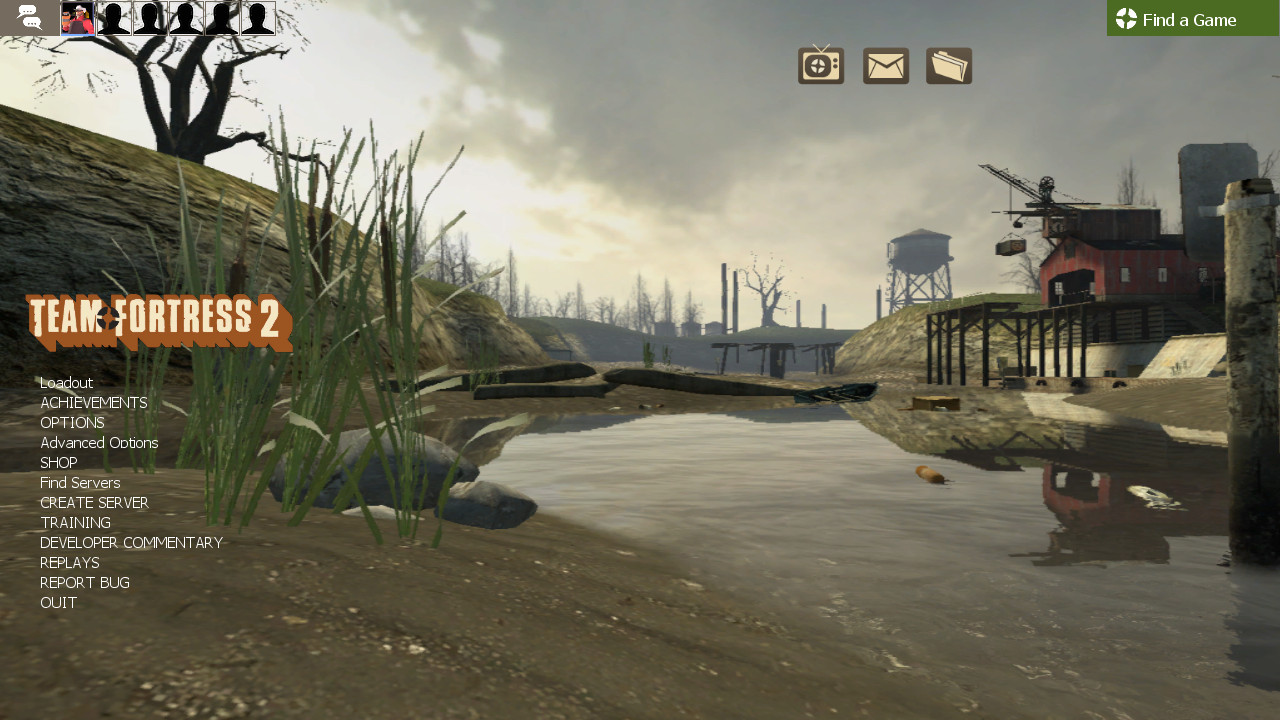
Task: Click the TV icon to view news
Action: (x=820, y=64)
